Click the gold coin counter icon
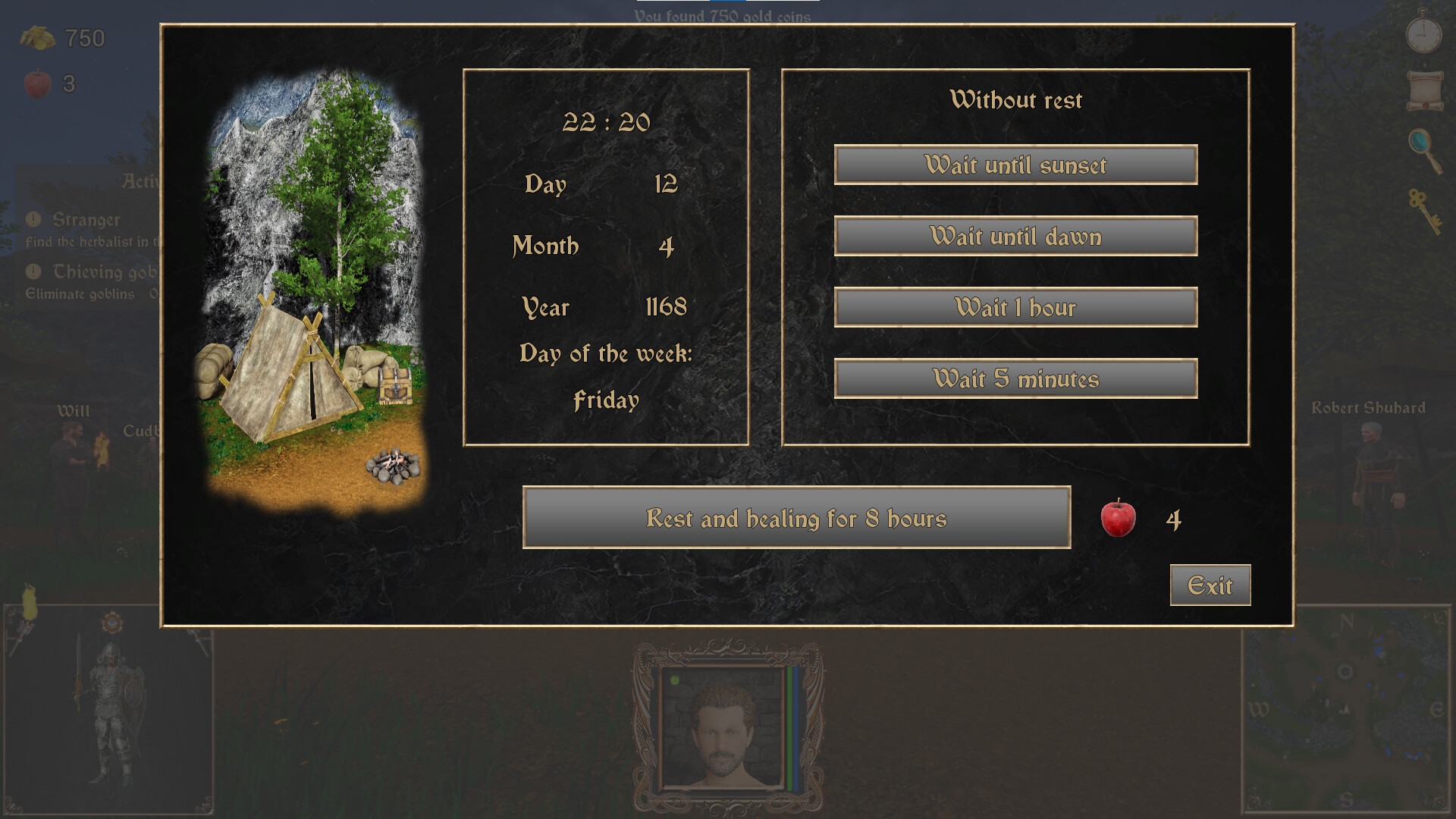The width and height of the screenshot is (1456, 819). pos(36,36)
